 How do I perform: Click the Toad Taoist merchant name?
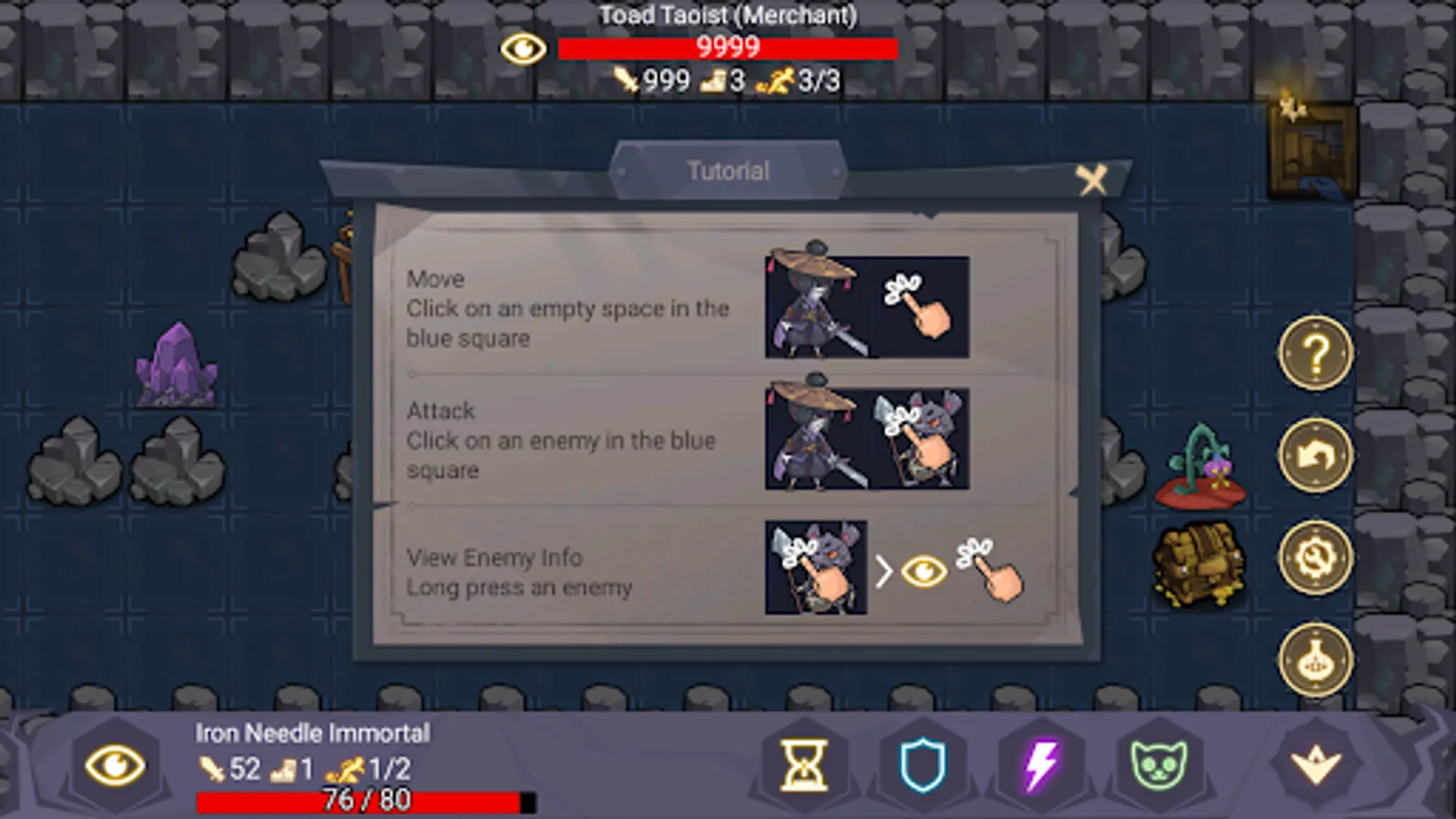[727, 15]
